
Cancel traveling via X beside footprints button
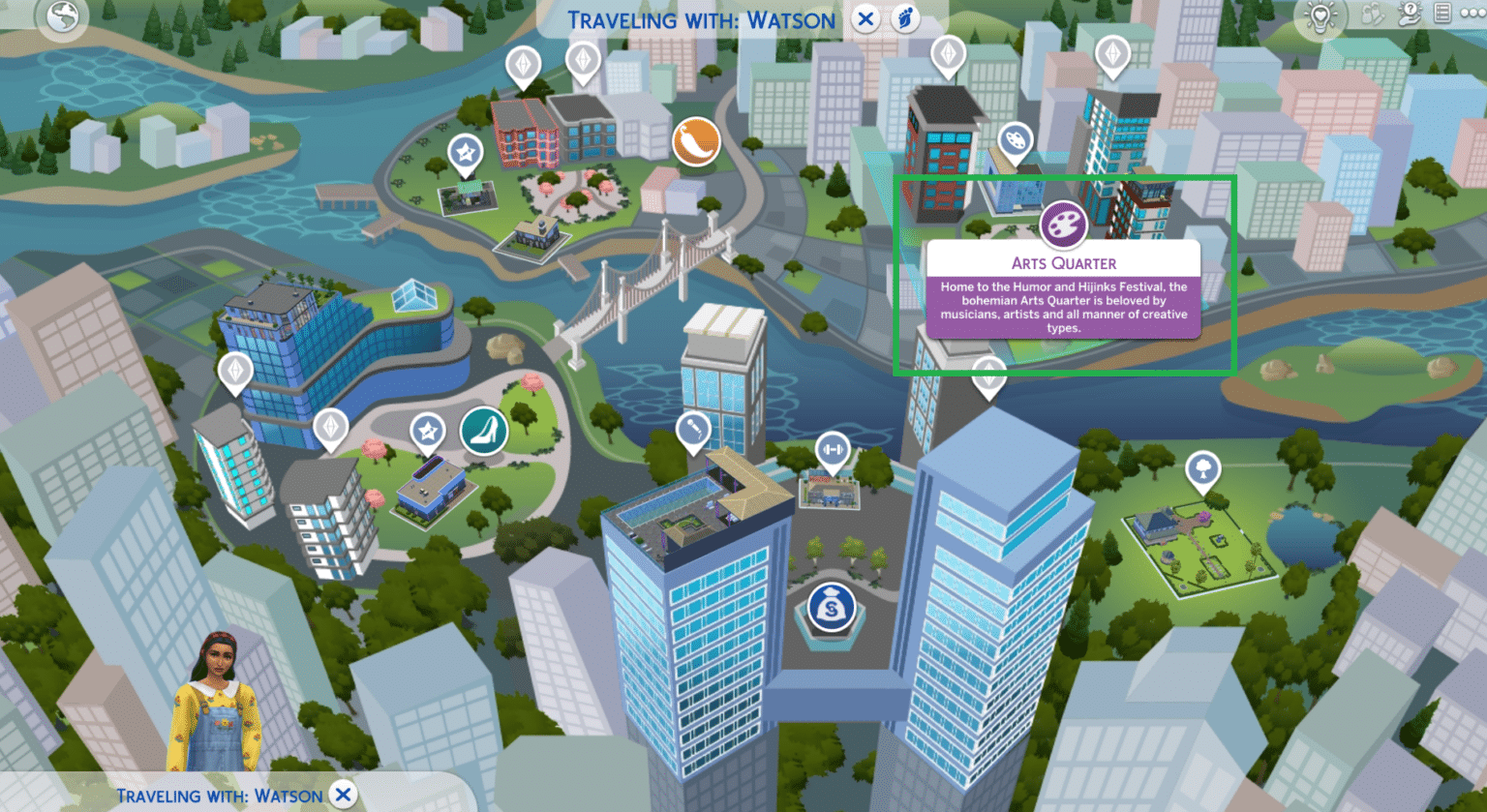coord(865,18)
